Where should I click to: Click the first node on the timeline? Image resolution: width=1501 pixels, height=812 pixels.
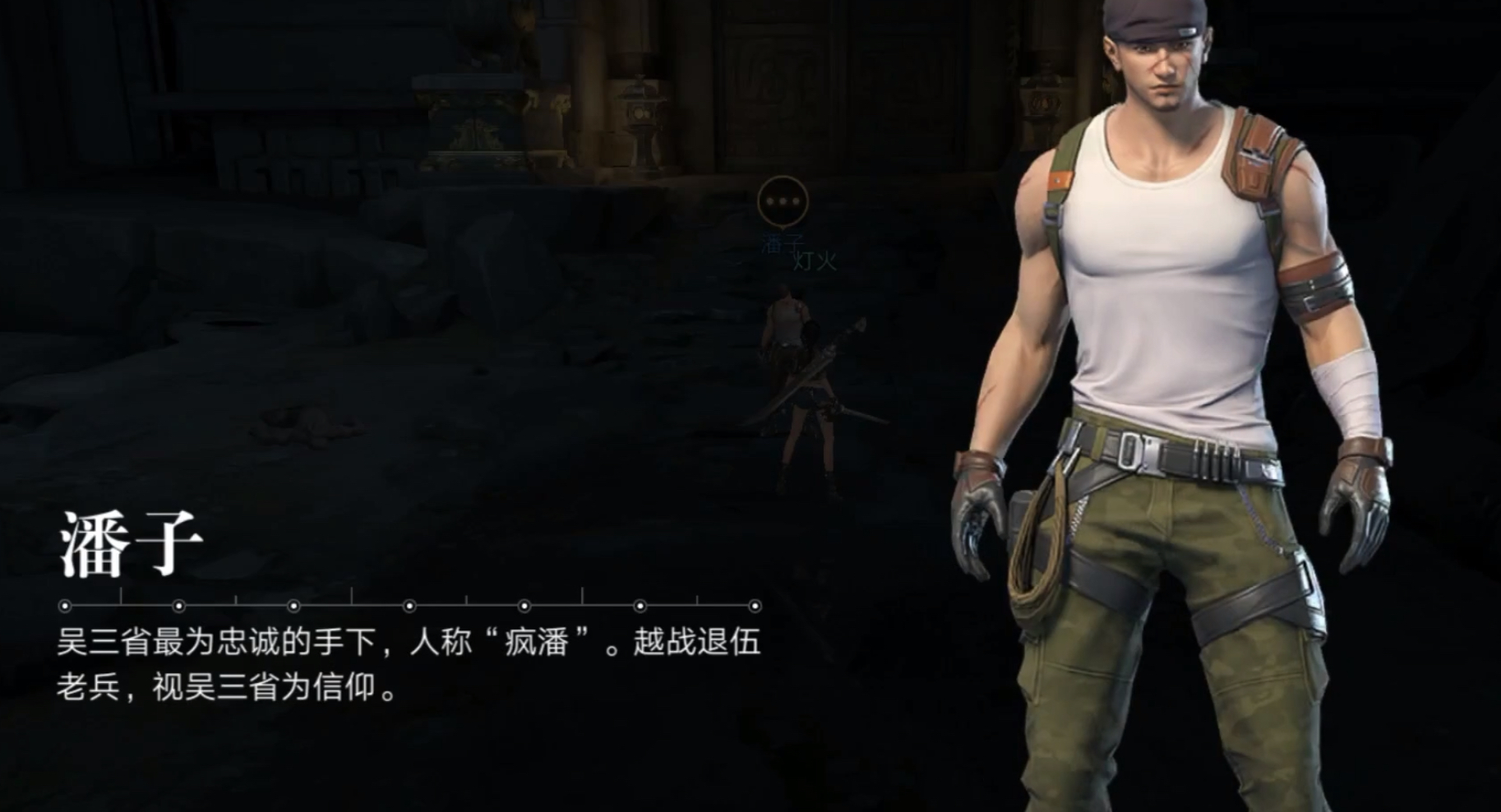click(63, 605)
